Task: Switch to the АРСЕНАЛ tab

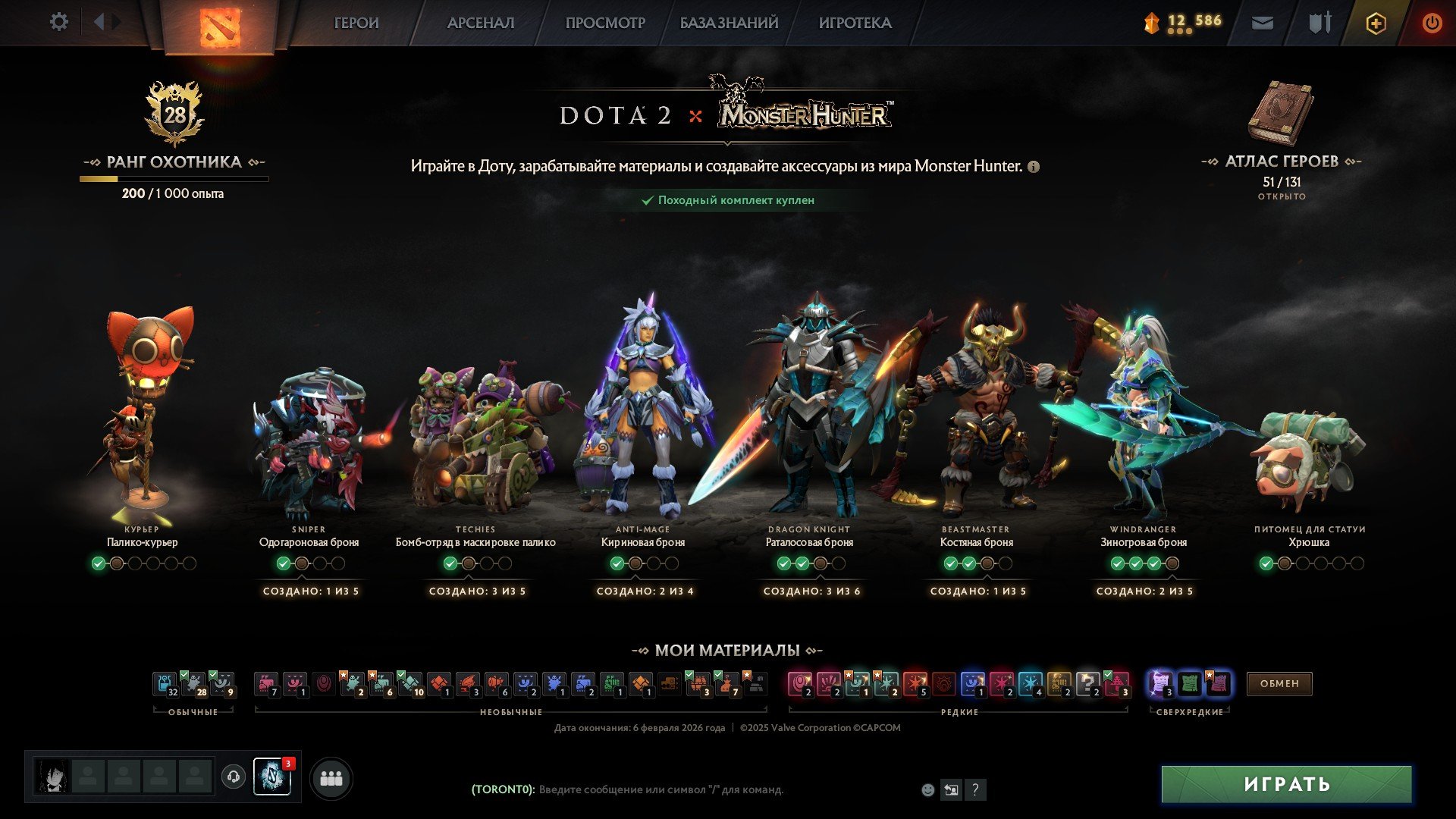Action: tap(481, 23)
